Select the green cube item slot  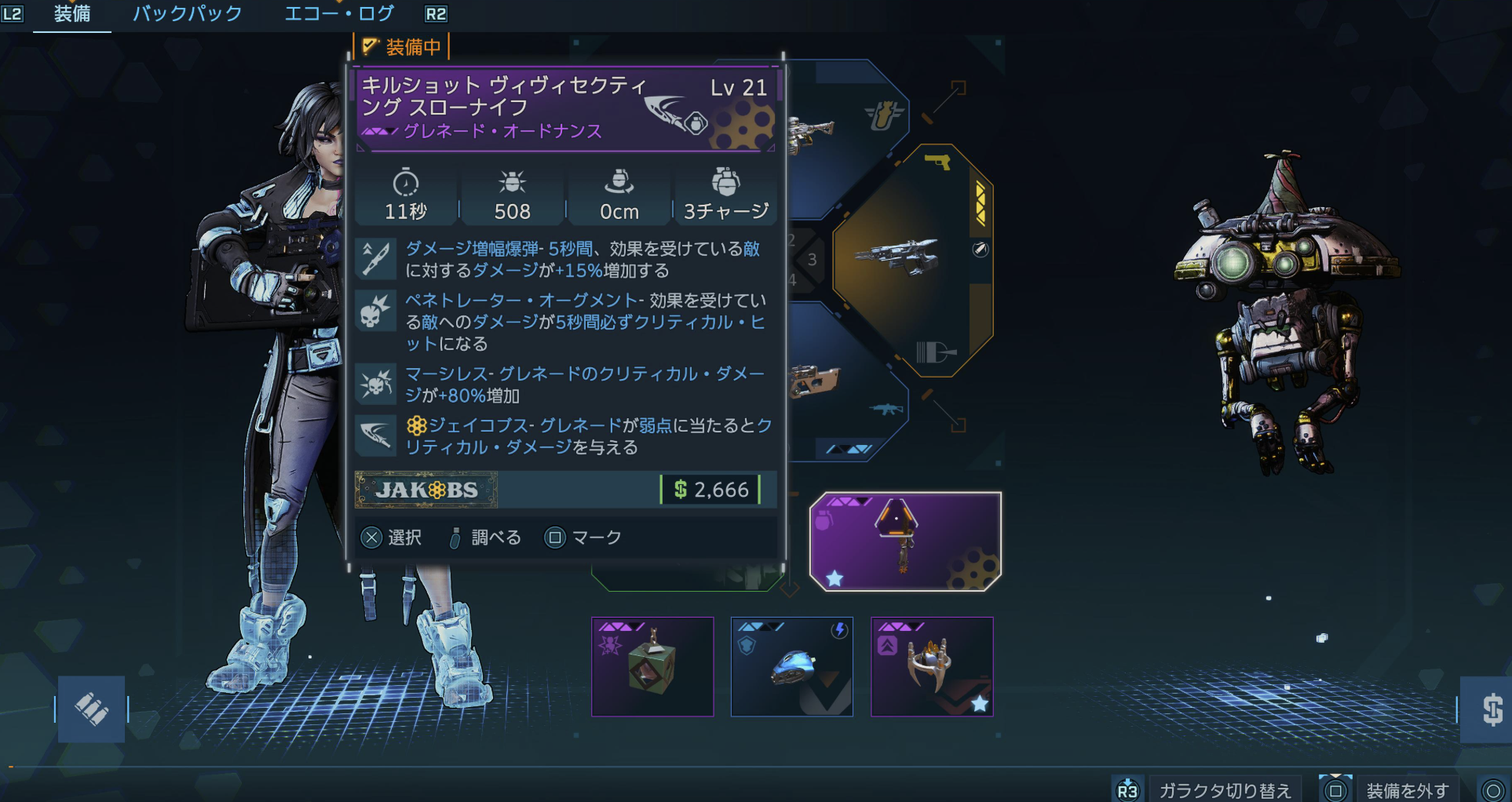click(652, 666)
